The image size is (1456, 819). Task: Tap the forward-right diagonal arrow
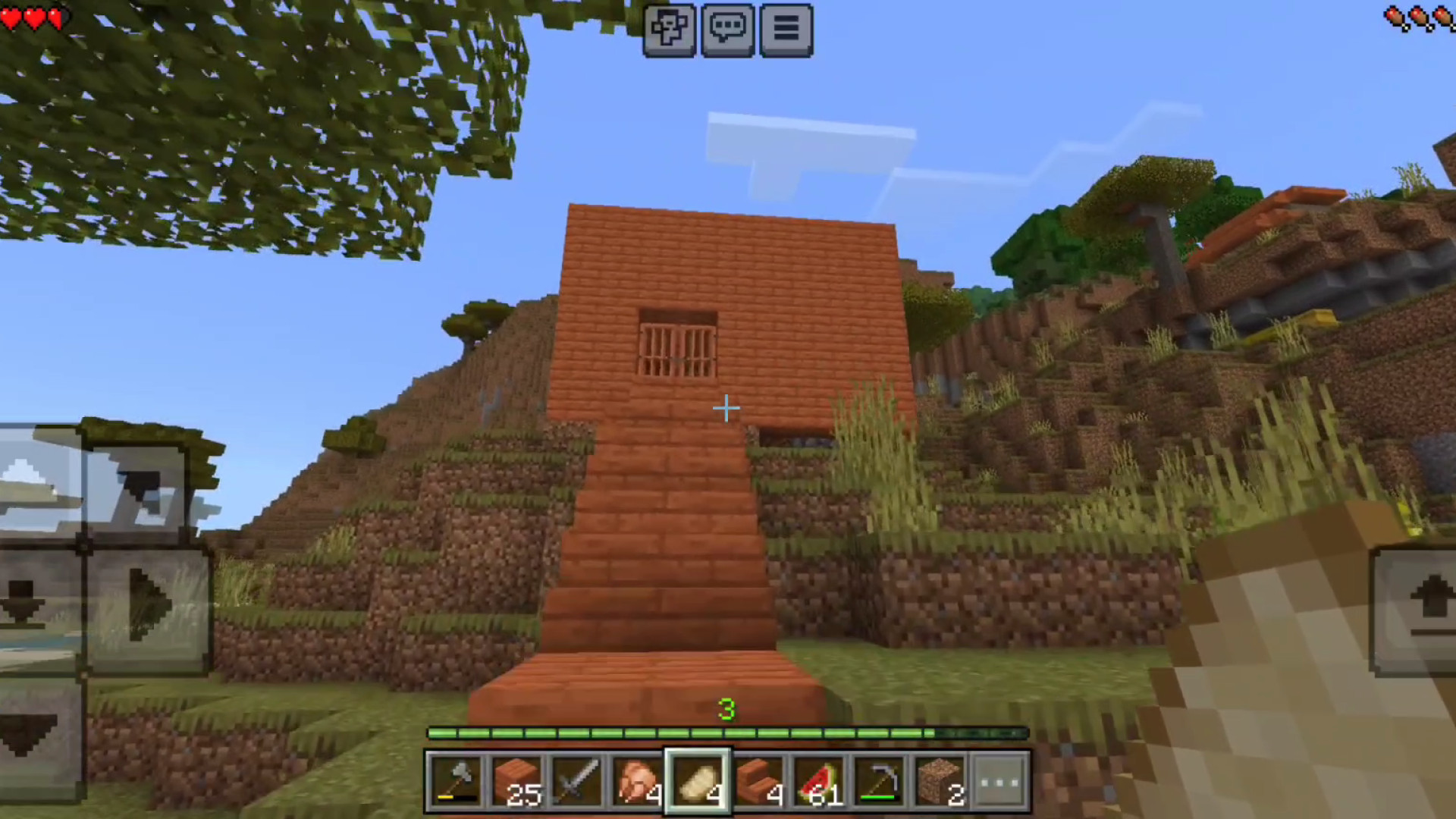tap(140, 489)
